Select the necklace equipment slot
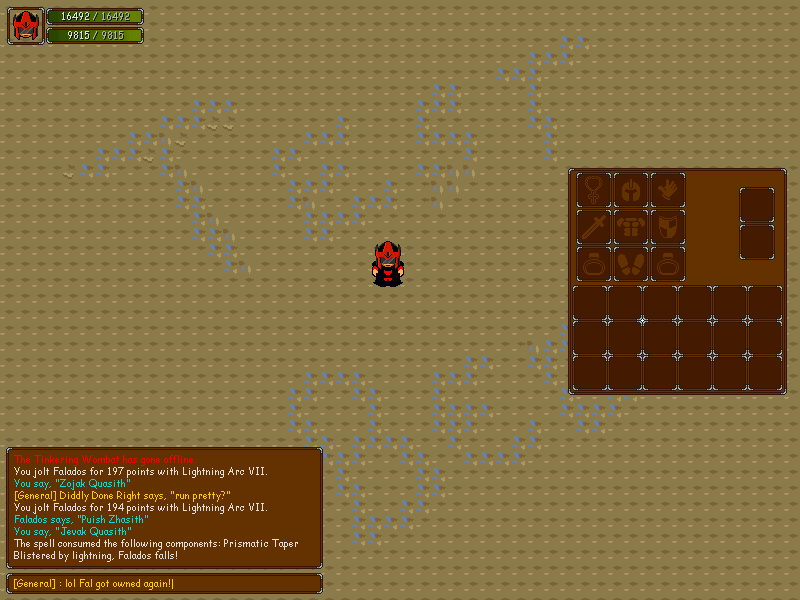This screenshot has width=800, height=600. tap(594, 189)
